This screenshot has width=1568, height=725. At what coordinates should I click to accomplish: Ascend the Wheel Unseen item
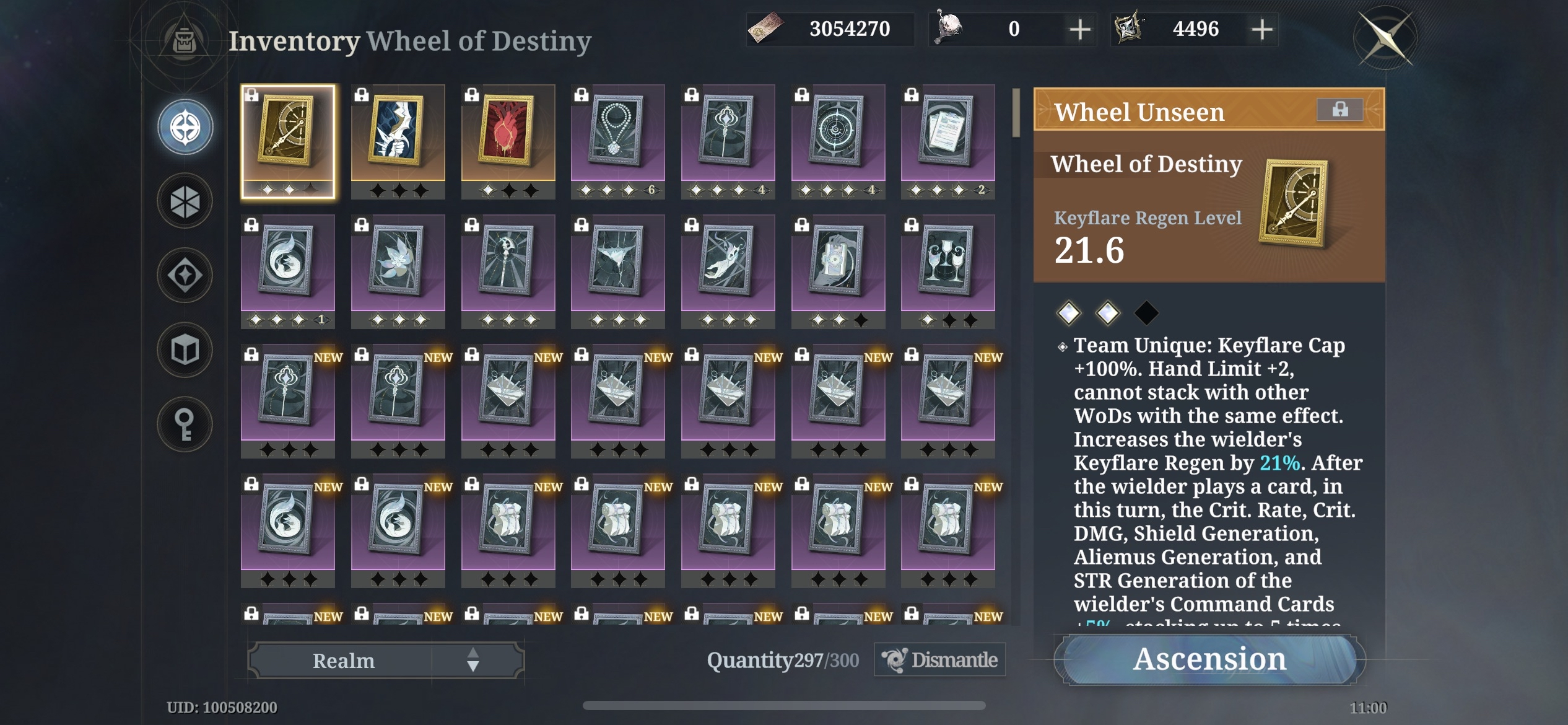point(1209,659)
